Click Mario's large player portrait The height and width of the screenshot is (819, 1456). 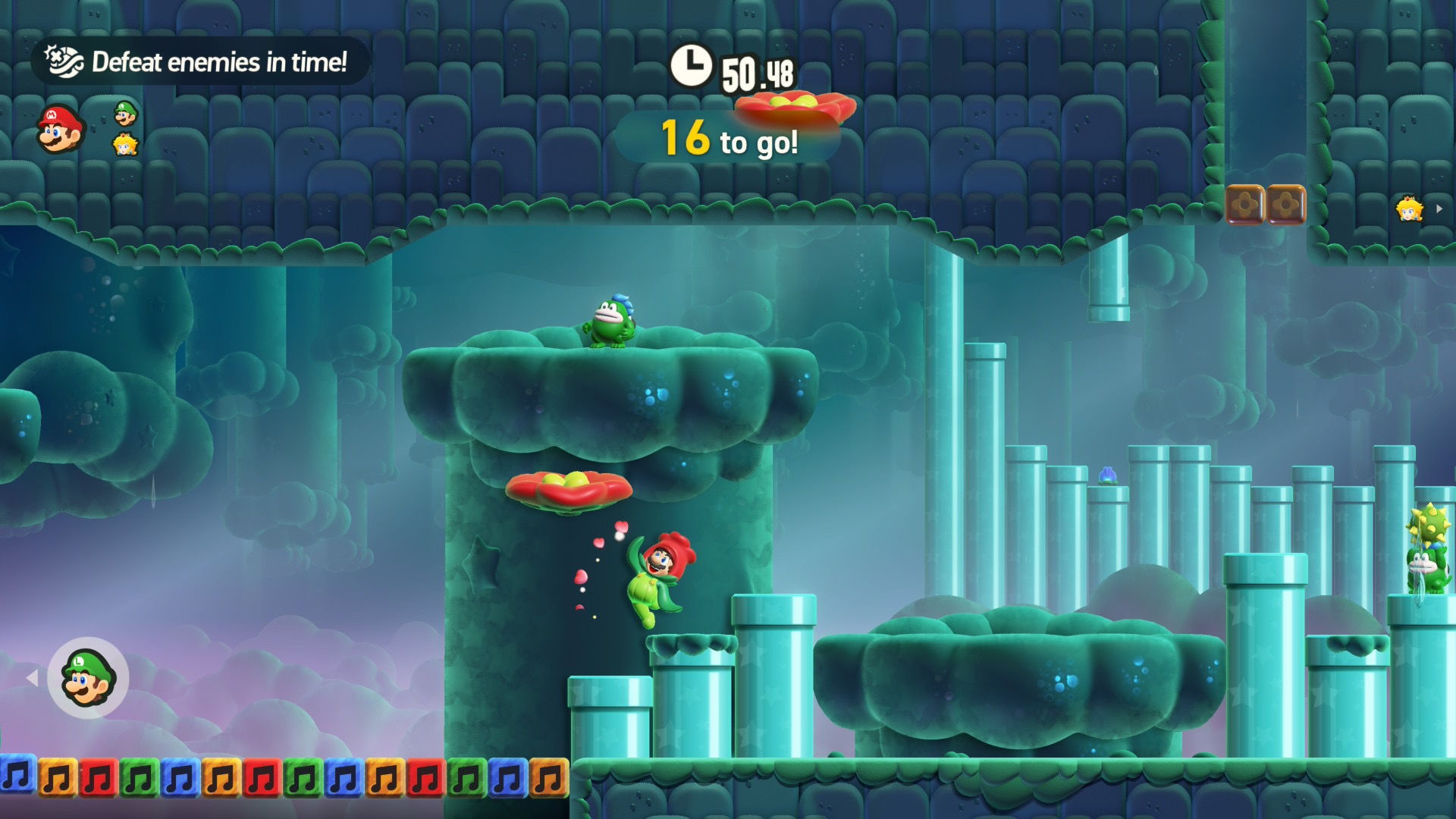(x=59, y=129)
